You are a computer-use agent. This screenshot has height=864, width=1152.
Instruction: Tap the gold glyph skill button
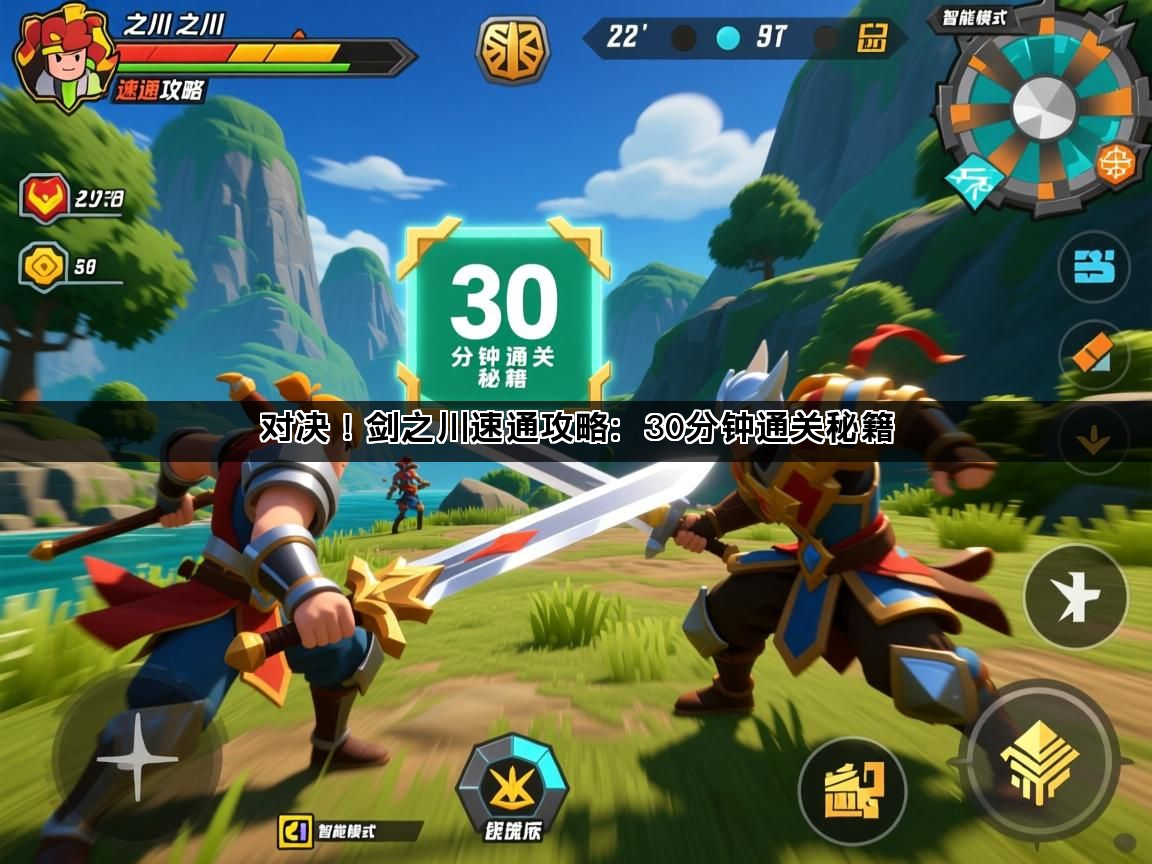tap(852, 790)
